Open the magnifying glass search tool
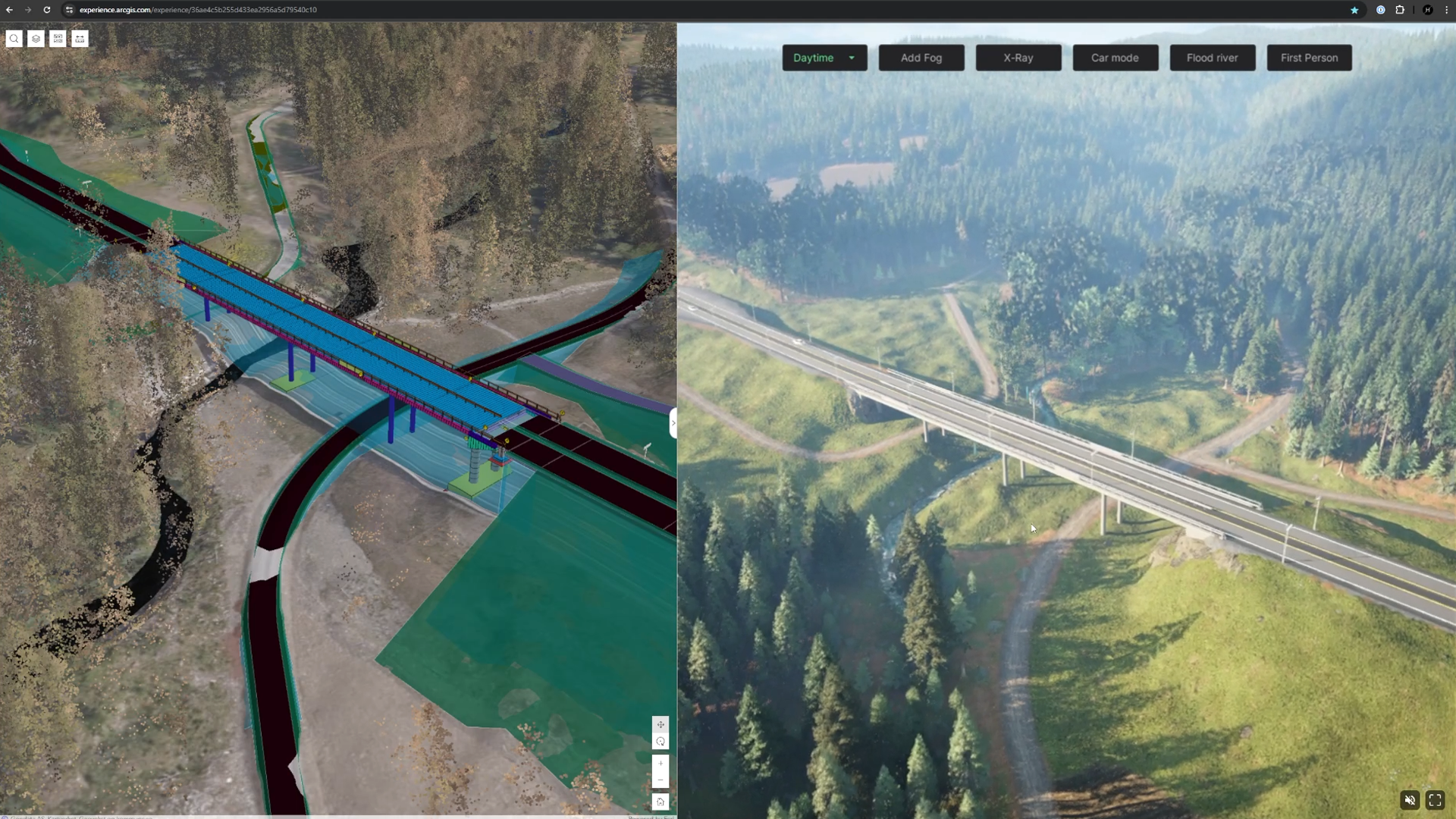The image size is (1456, 819). click(x=14, y=39)
